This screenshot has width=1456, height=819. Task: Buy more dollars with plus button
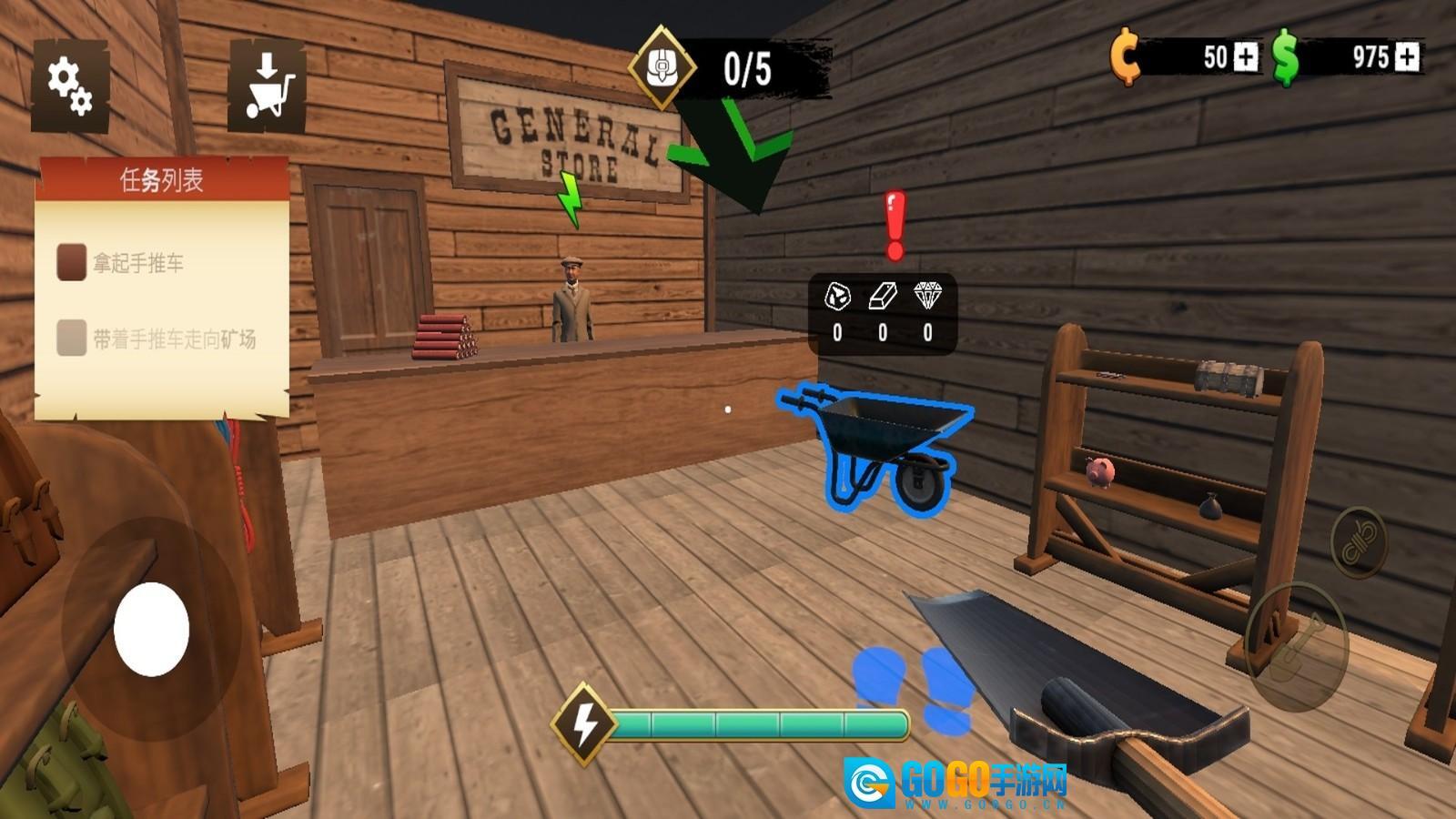tap(1407, 57)
